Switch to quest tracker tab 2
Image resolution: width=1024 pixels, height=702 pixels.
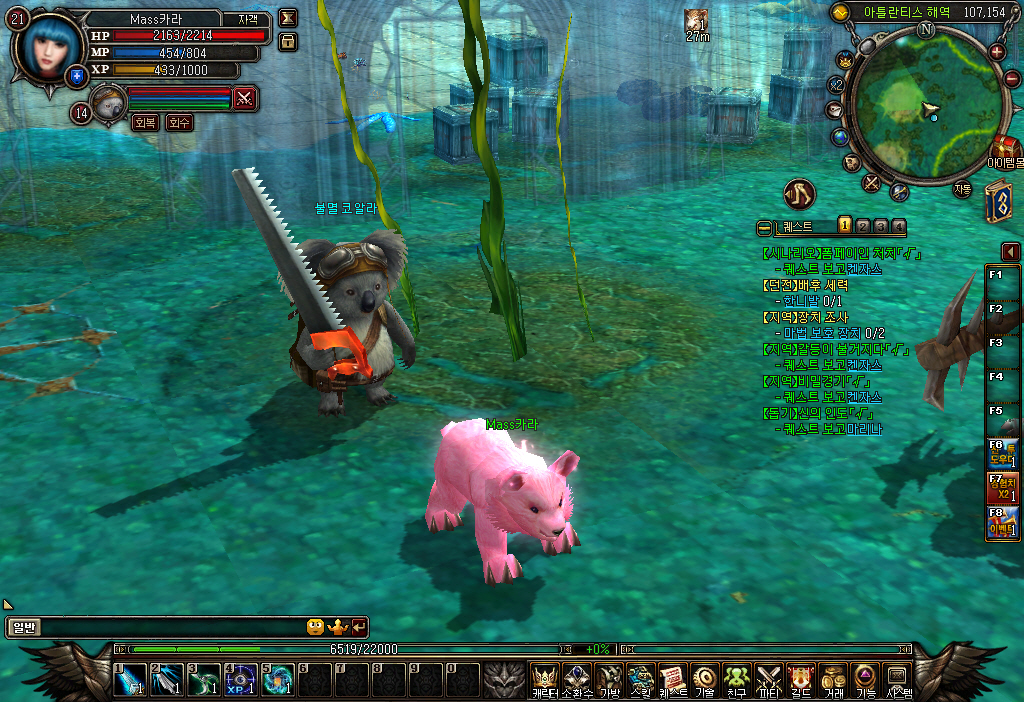click(863, 226)
